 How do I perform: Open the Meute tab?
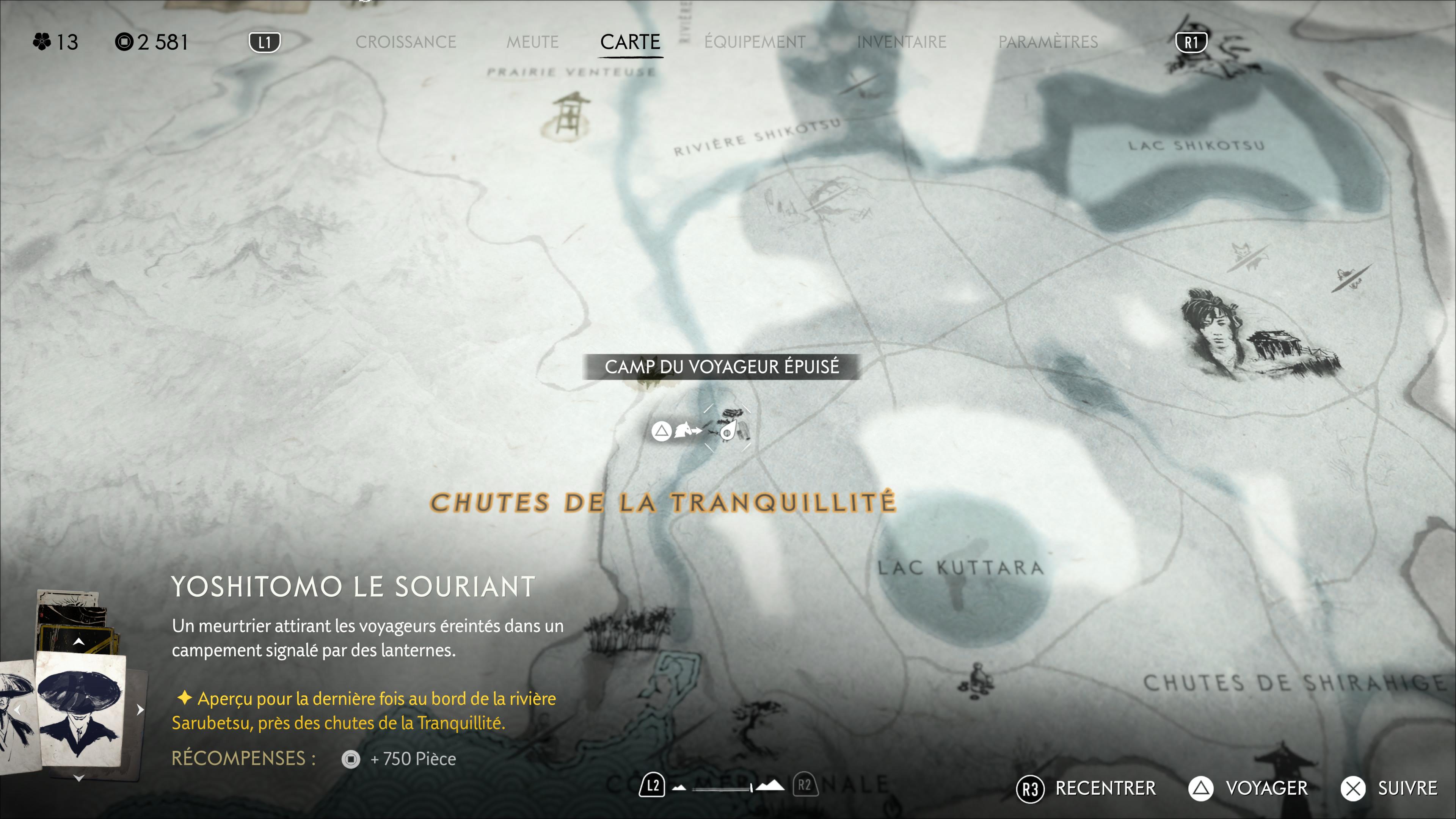point(532,42)
